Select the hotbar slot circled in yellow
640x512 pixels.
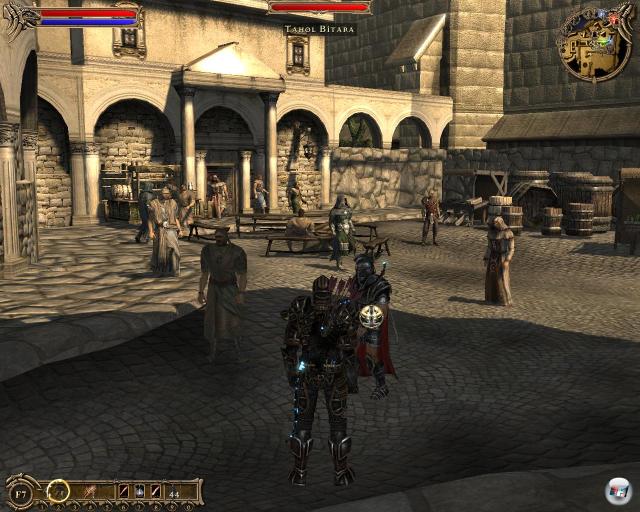[59, 491]
